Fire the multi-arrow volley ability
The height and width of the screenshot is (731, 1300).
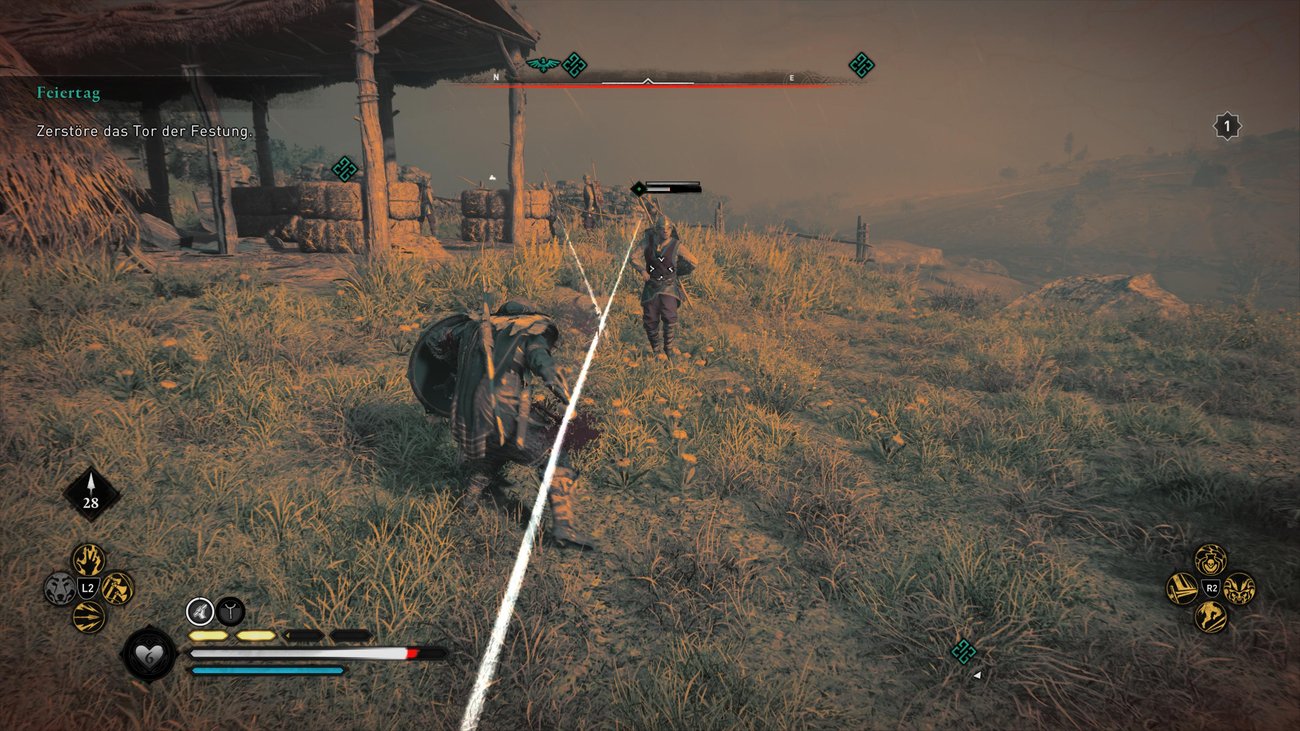(x=88, y=617)
